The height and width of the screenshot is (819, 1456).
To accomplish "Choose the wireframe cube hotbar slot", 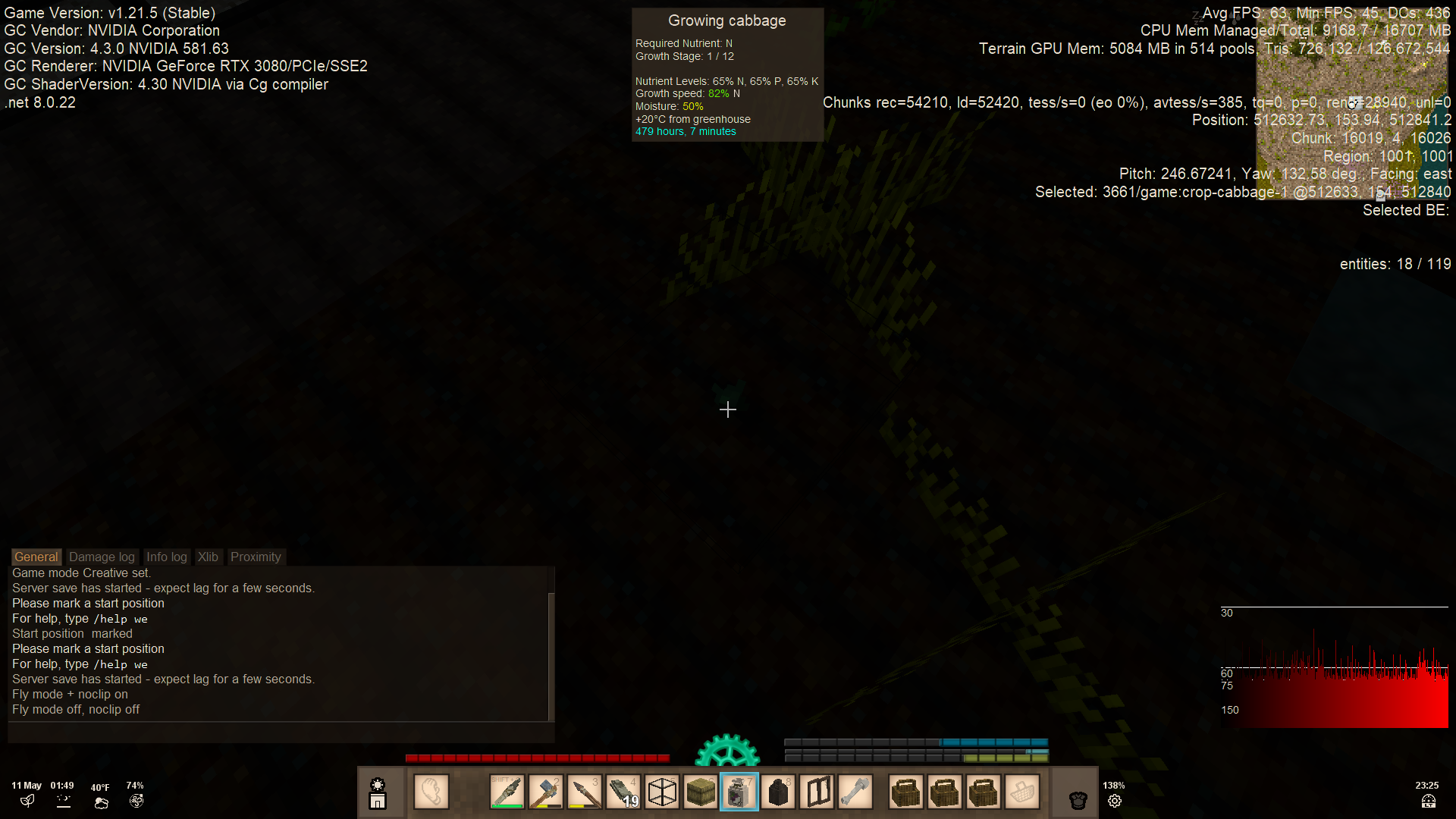I will tap(662, 792).
